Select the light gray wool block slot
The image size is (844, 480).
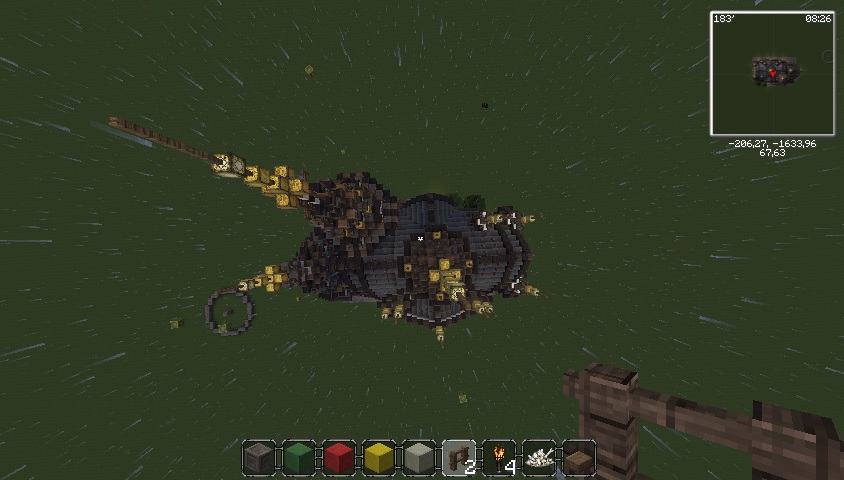[x=419, y=458]
